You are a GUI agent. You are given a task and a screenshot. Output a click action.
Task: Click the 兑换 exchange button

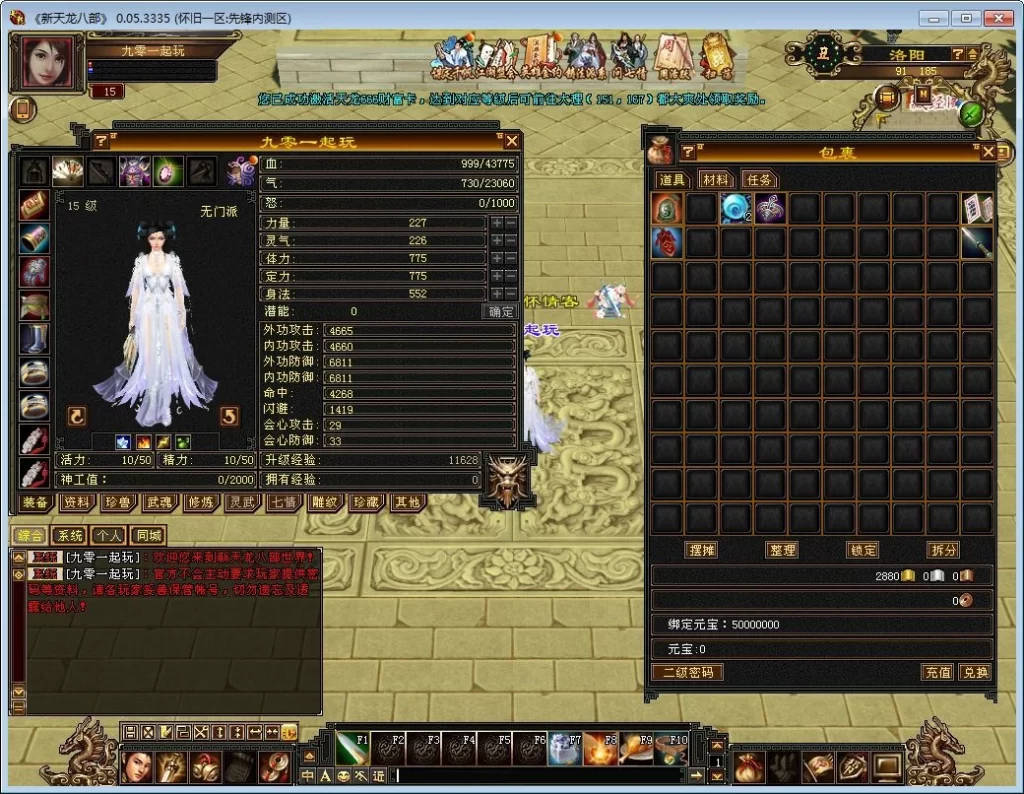[x=975, y=673]
